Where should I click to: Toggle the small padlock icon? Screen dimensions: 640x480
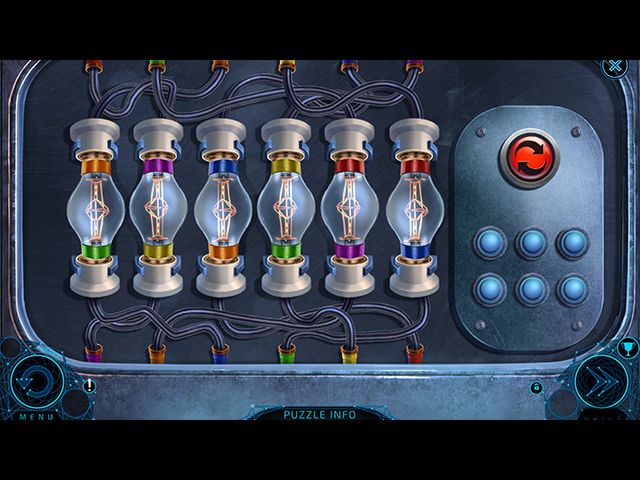pyautogui.click(x=537, y=388)
